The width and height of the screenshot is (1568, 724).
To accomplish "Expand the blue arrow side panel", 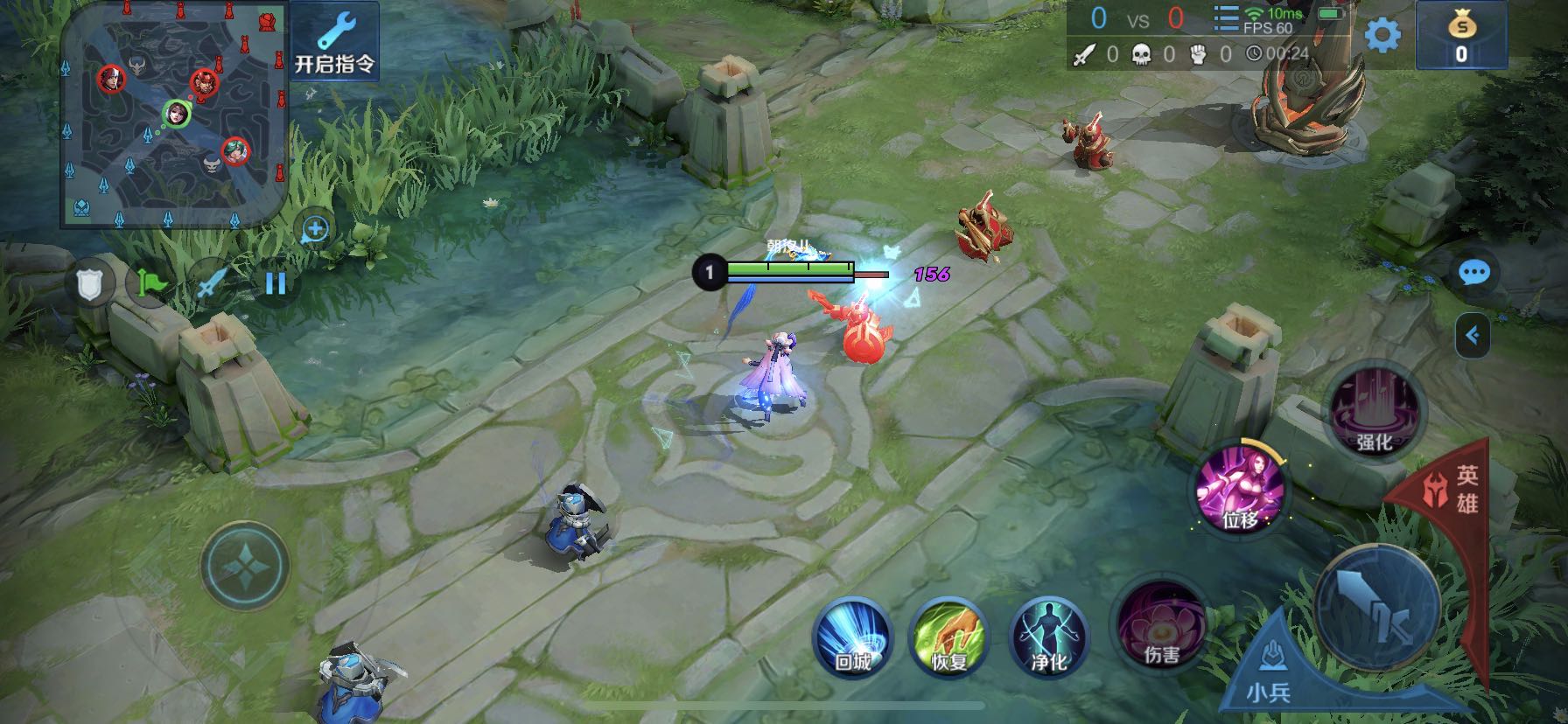I will pos(1473,335).
